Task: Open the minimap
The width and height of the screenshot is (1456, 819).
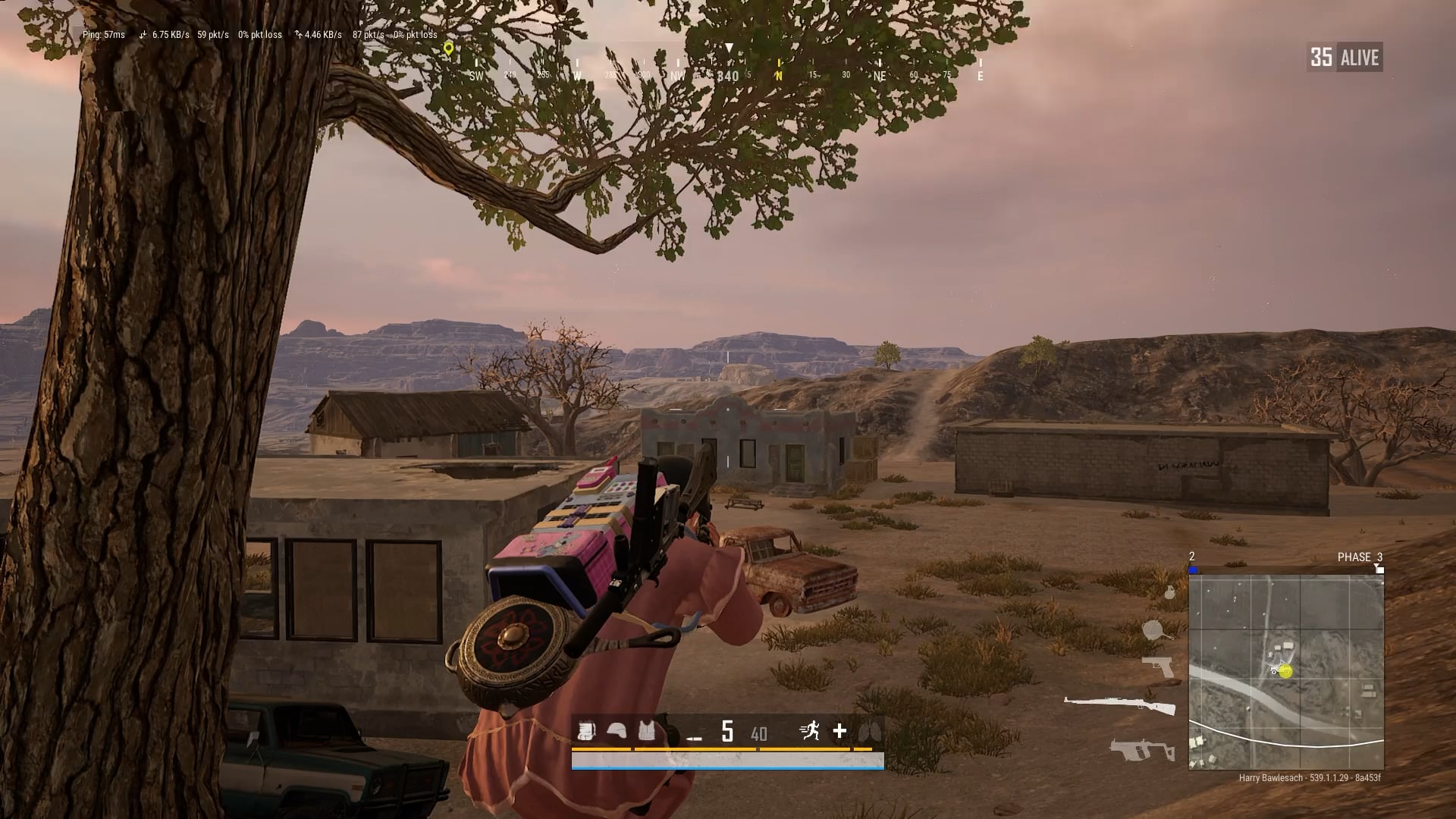Action: [x=1286, y=672]
